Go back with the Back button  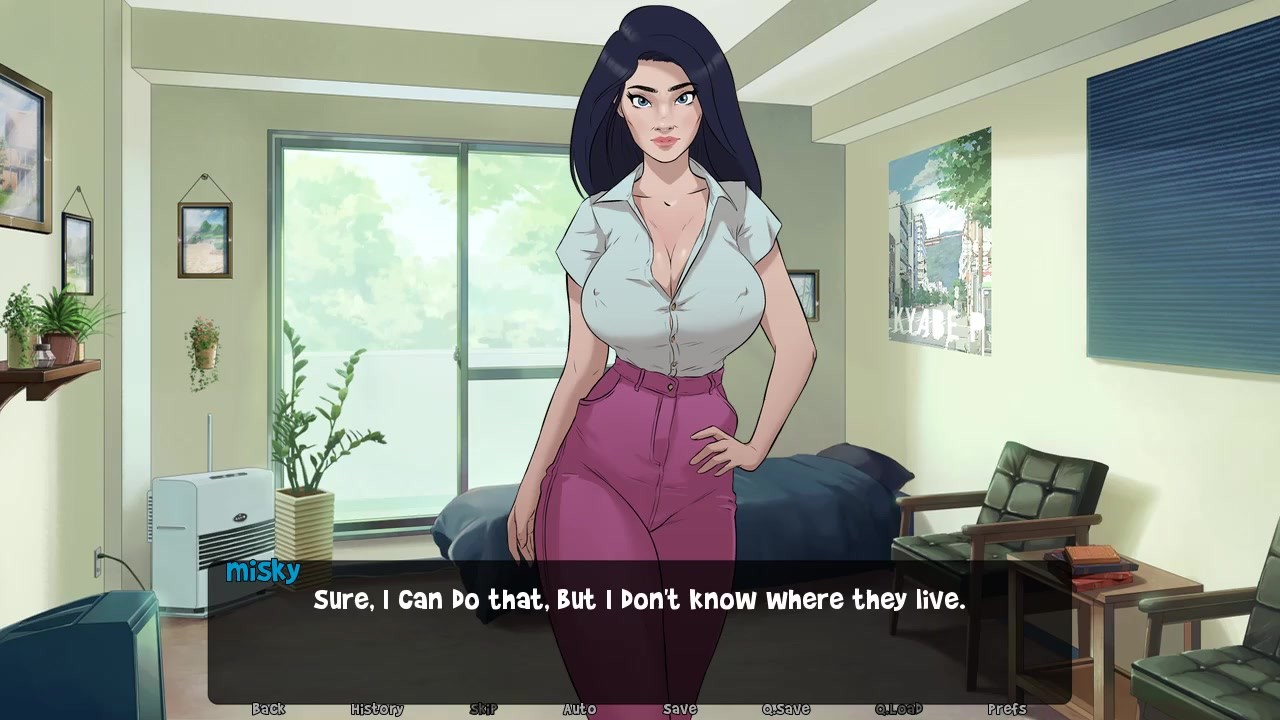(x=268, y=709)
